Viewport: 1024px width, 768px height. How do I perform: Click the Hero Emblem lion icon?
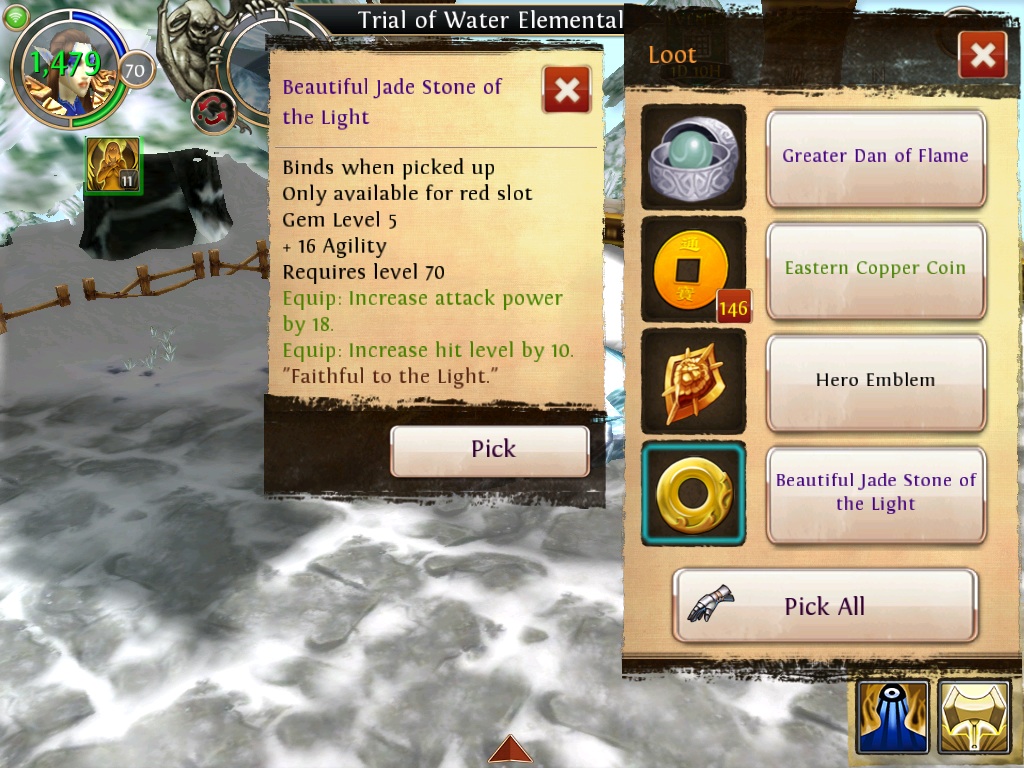click(x=693, y=381)
